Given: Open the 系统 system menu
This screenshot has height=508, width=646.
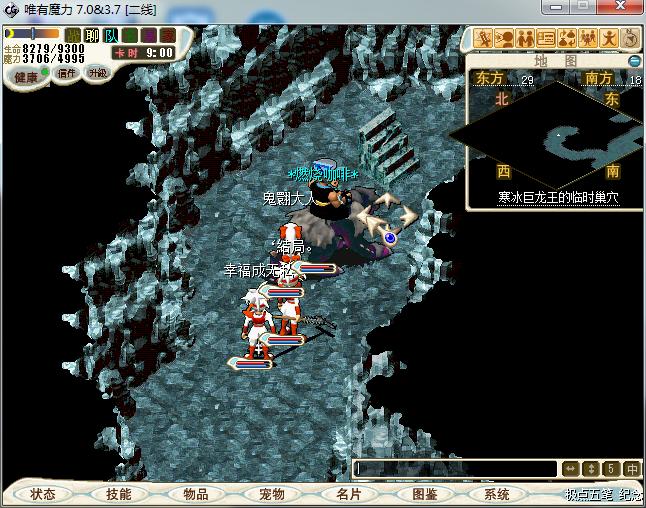Looking at the screenshot, I should 497,494.
